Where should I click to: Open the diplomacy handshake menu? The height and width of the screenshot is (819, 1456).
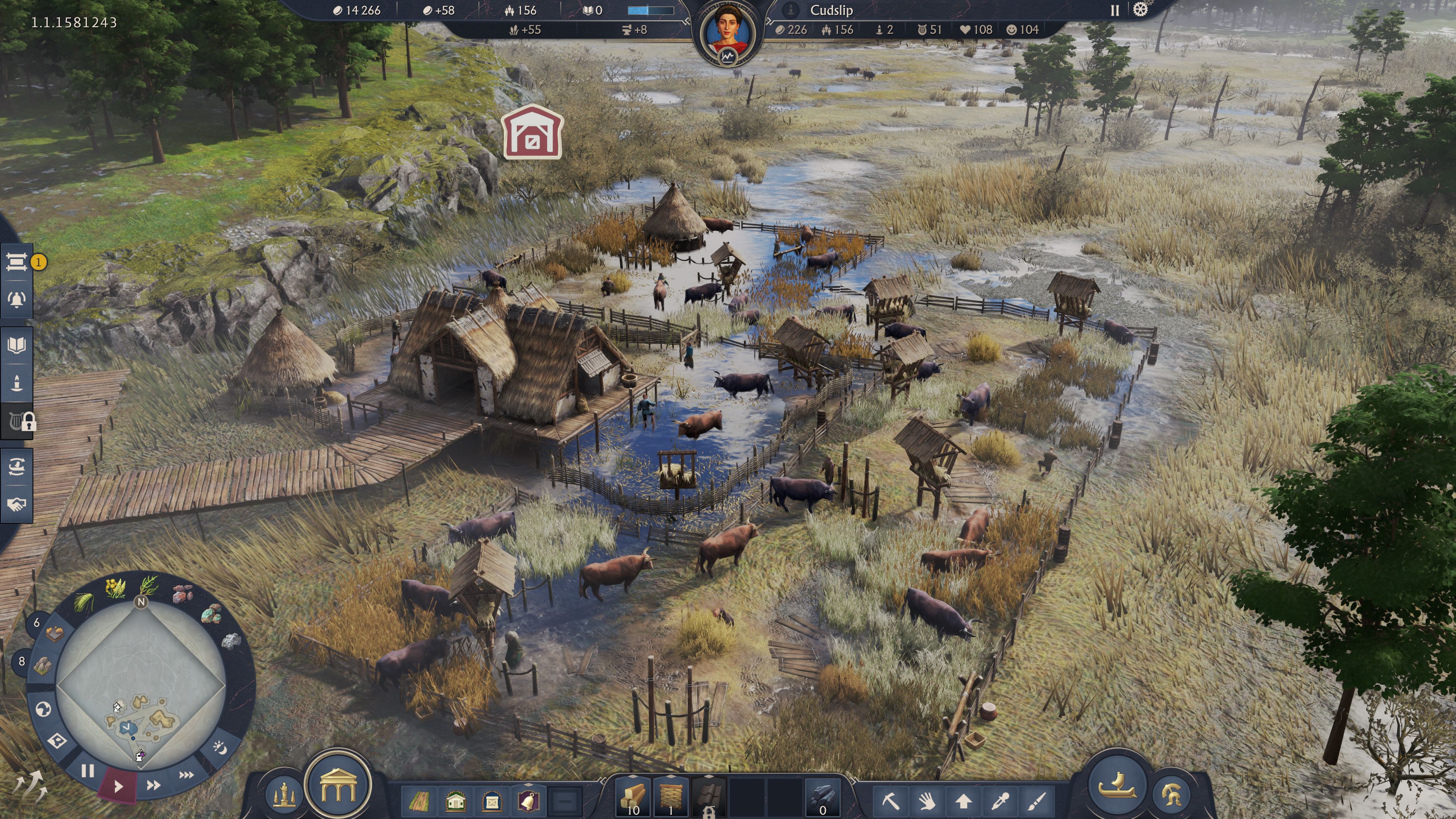[17, 504]
